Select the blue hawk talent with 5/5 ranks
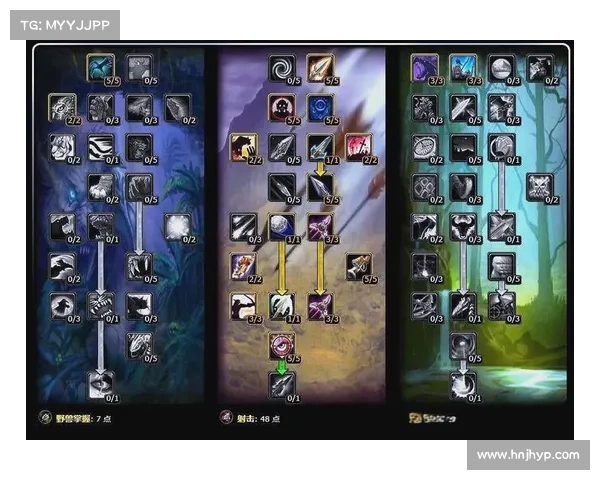 click(100, 67)
